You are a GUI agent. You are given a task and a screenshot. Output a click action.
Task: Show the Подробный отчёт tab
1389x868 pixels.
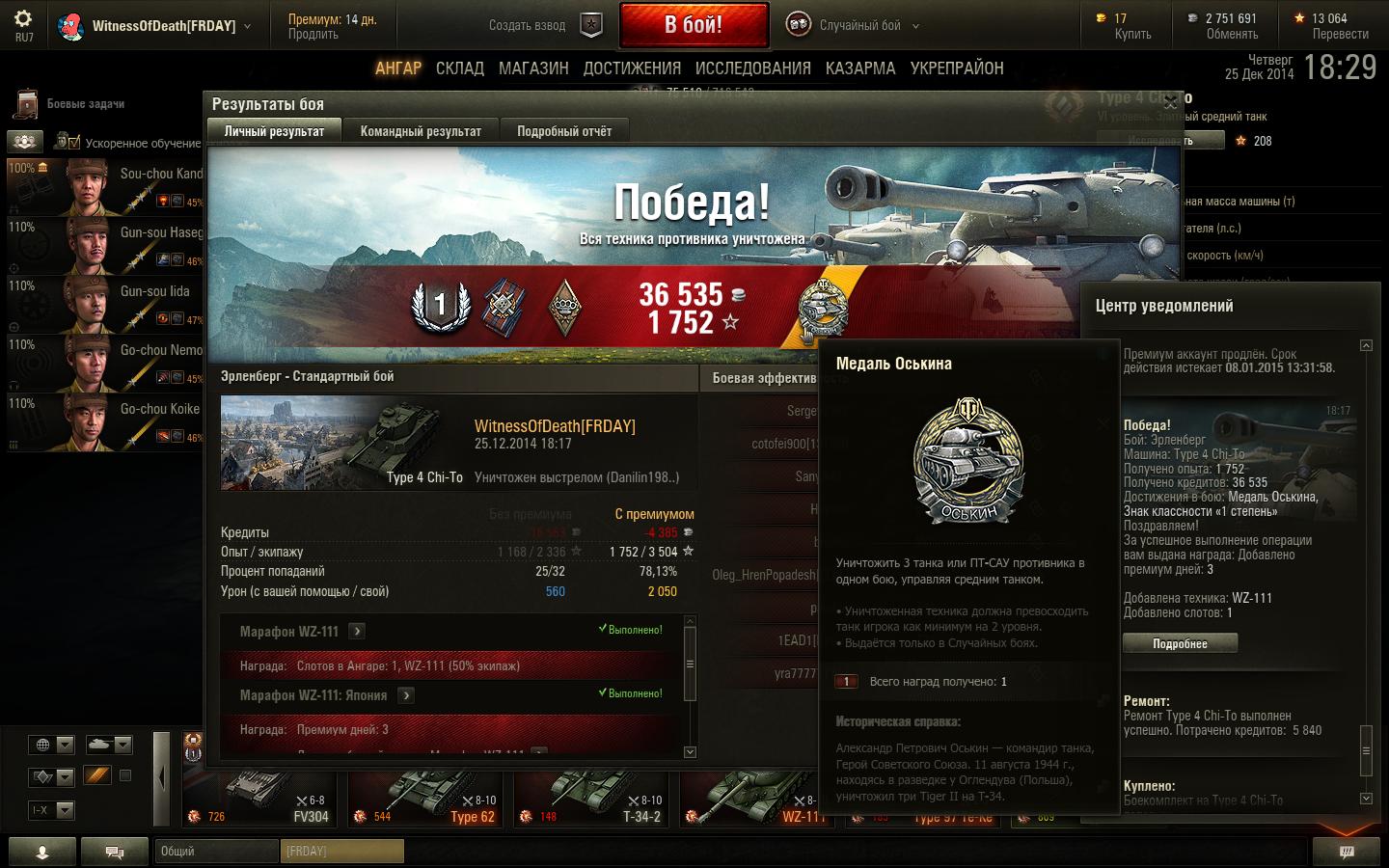(564, 131)
